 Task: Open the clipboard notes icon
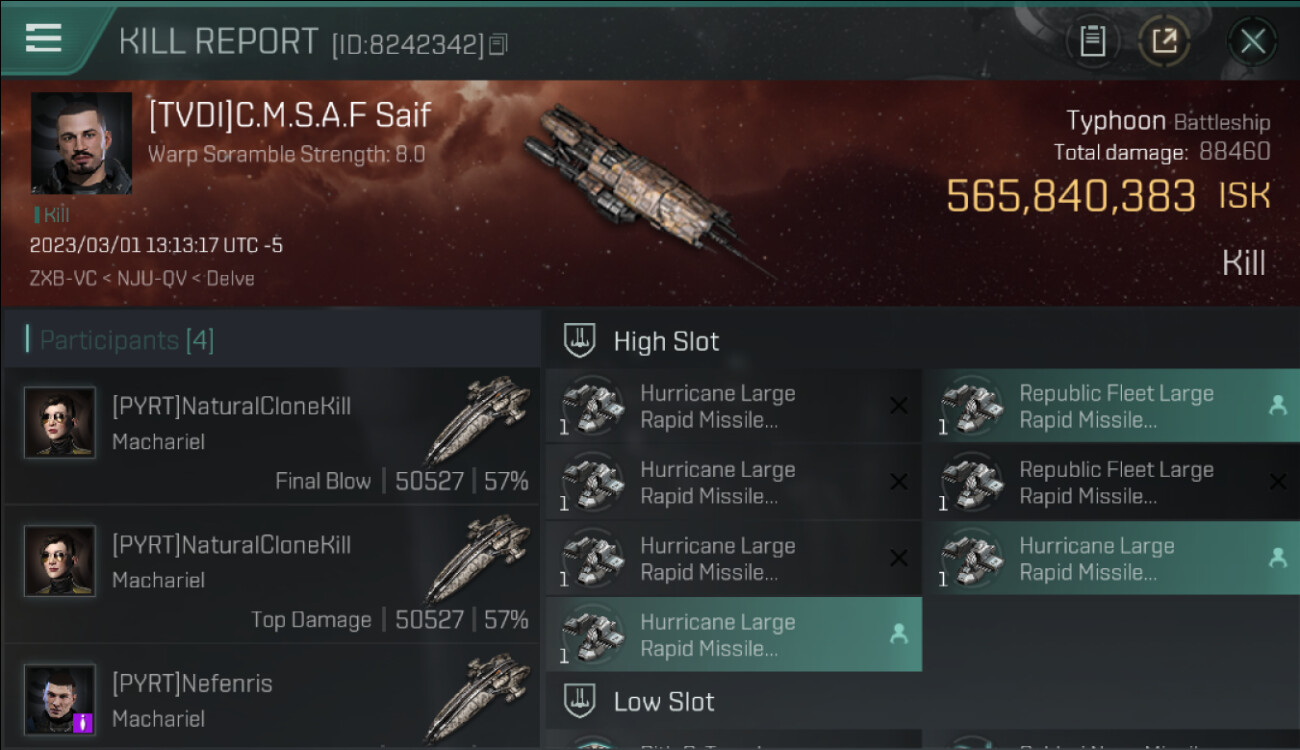coord(1092,42)
